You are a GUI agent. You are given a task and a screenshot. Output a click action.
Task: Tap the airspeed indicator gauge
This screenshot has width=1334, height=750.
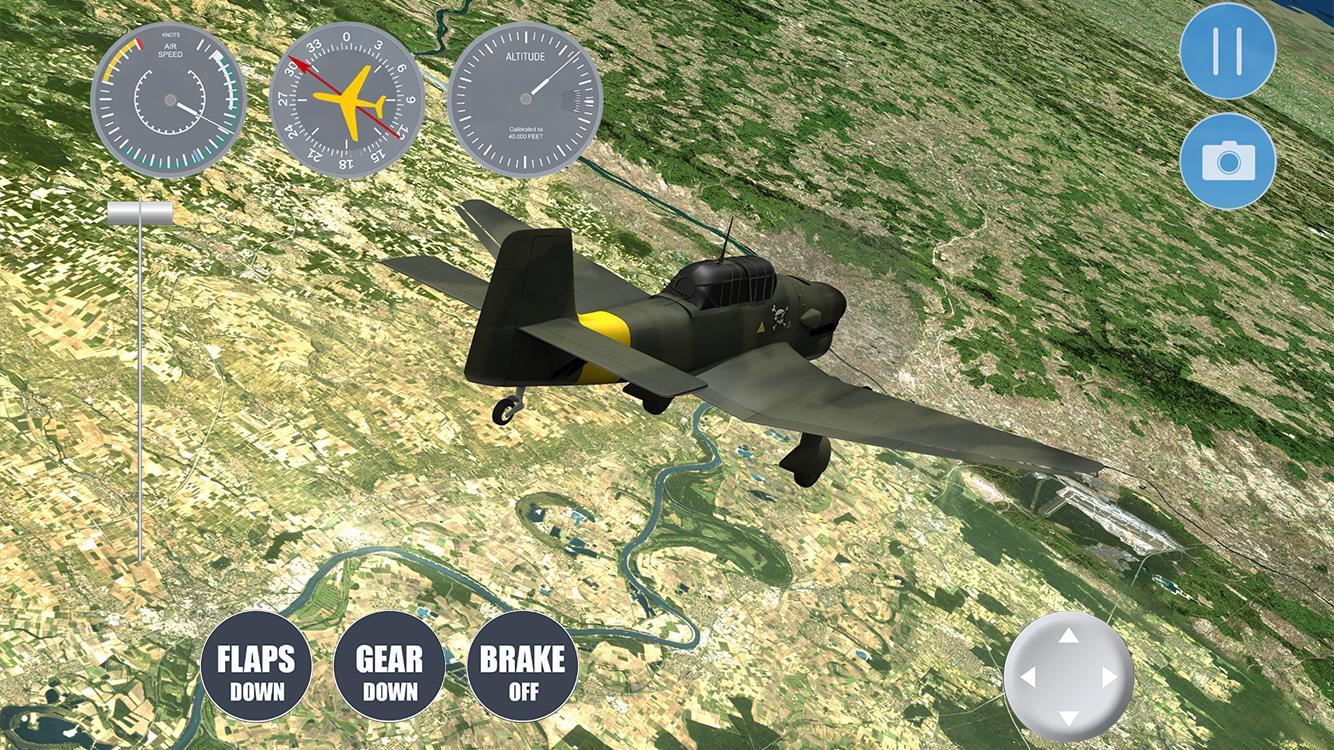[x=169, y=98]
